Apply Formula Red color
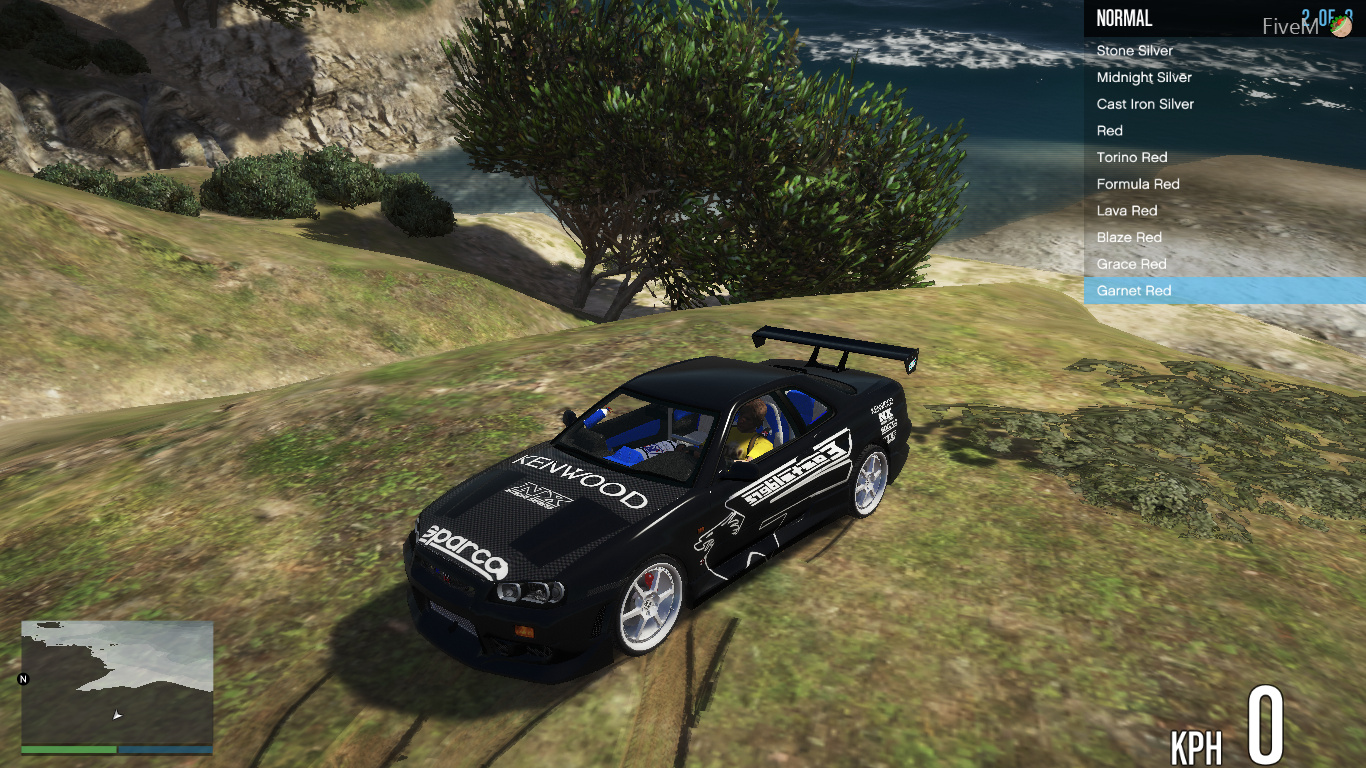1366x768 pixels. coord(1138,184)
